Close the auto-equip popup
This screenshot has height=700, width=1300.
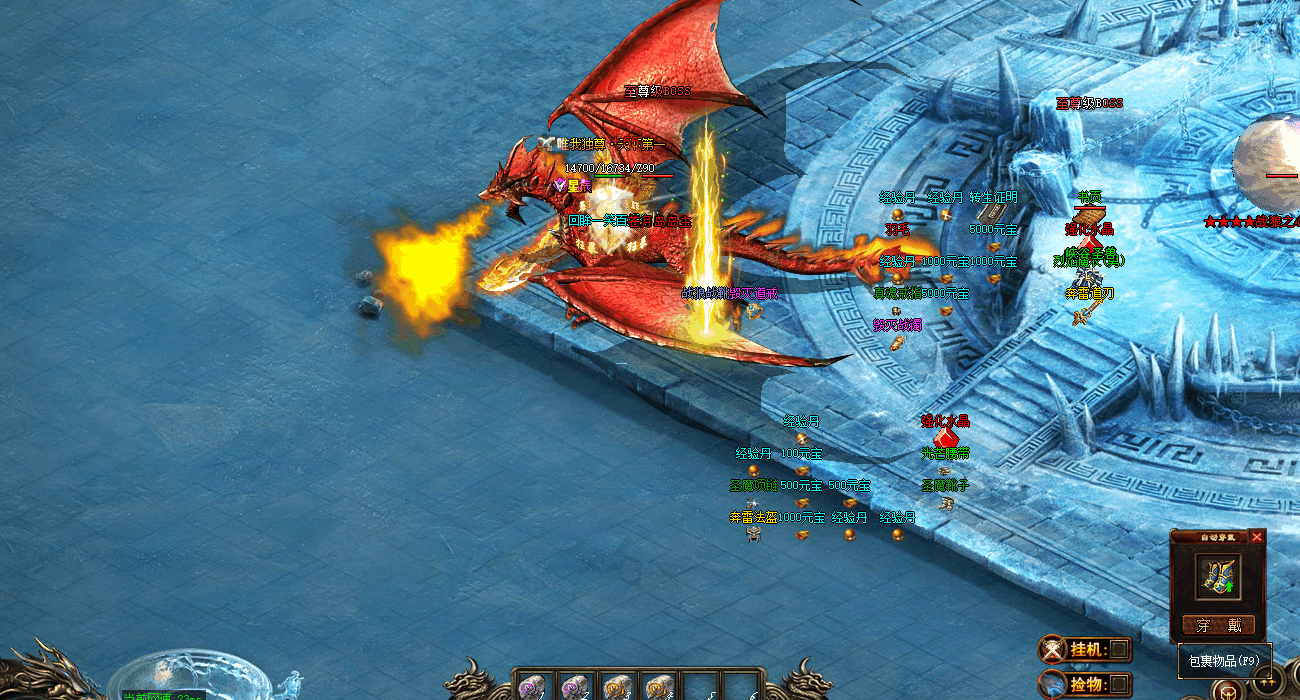(1257, 537)
